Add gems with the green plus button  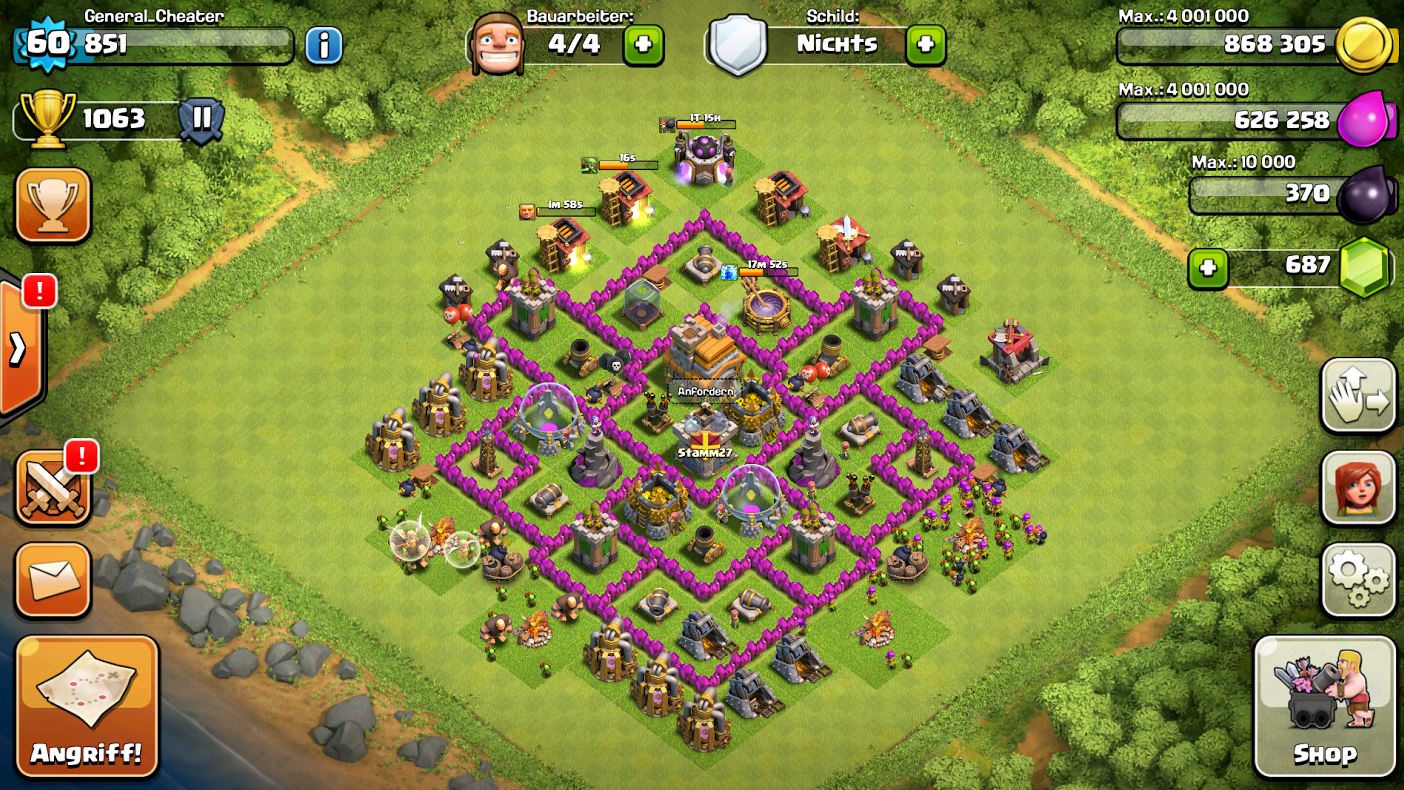pyautogui.click(x=1208, y=268)
